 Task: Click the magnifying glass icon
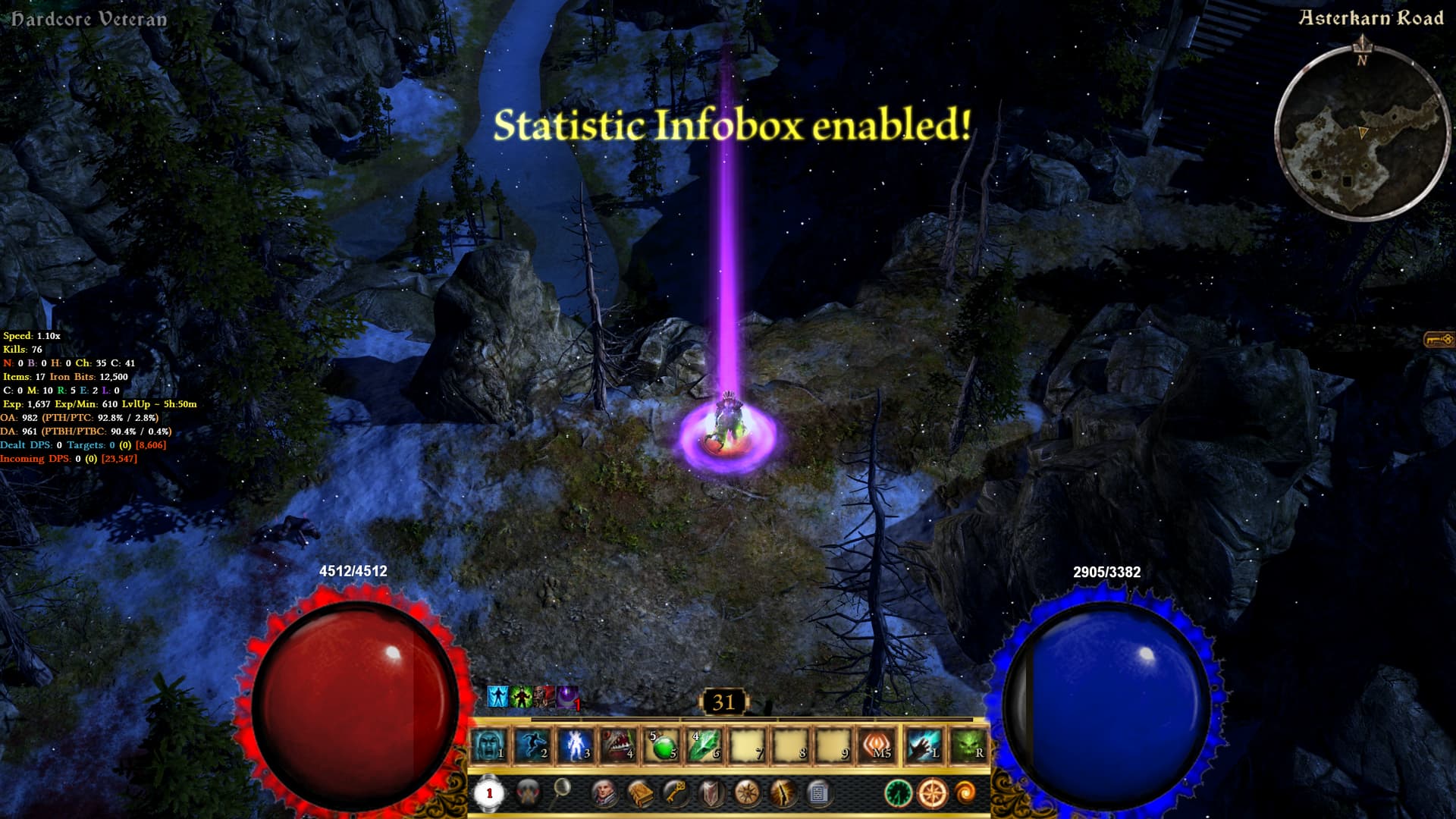pos(562,790)
